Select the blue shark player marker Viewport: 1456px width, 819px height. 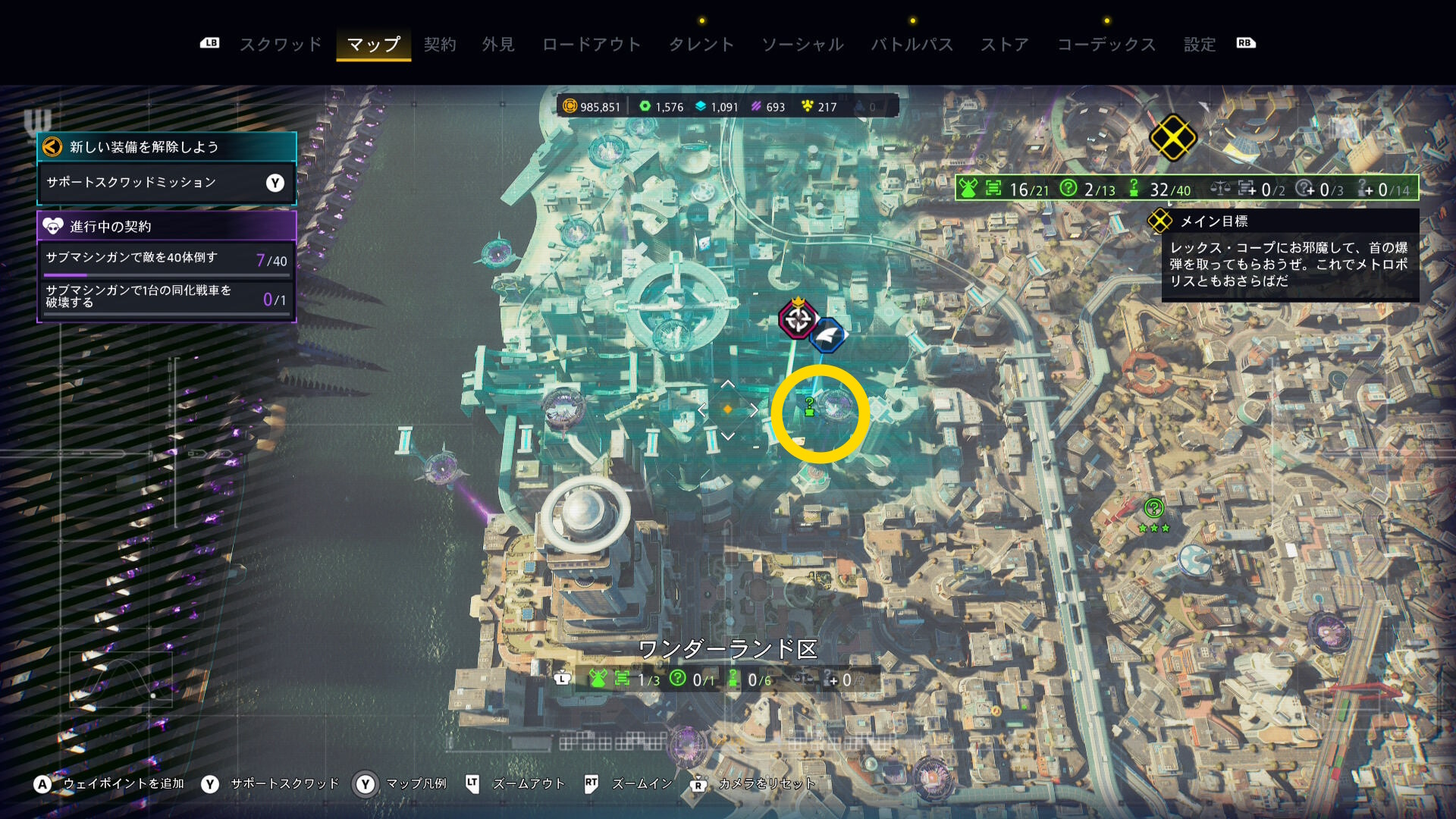(x=827, y=334)
